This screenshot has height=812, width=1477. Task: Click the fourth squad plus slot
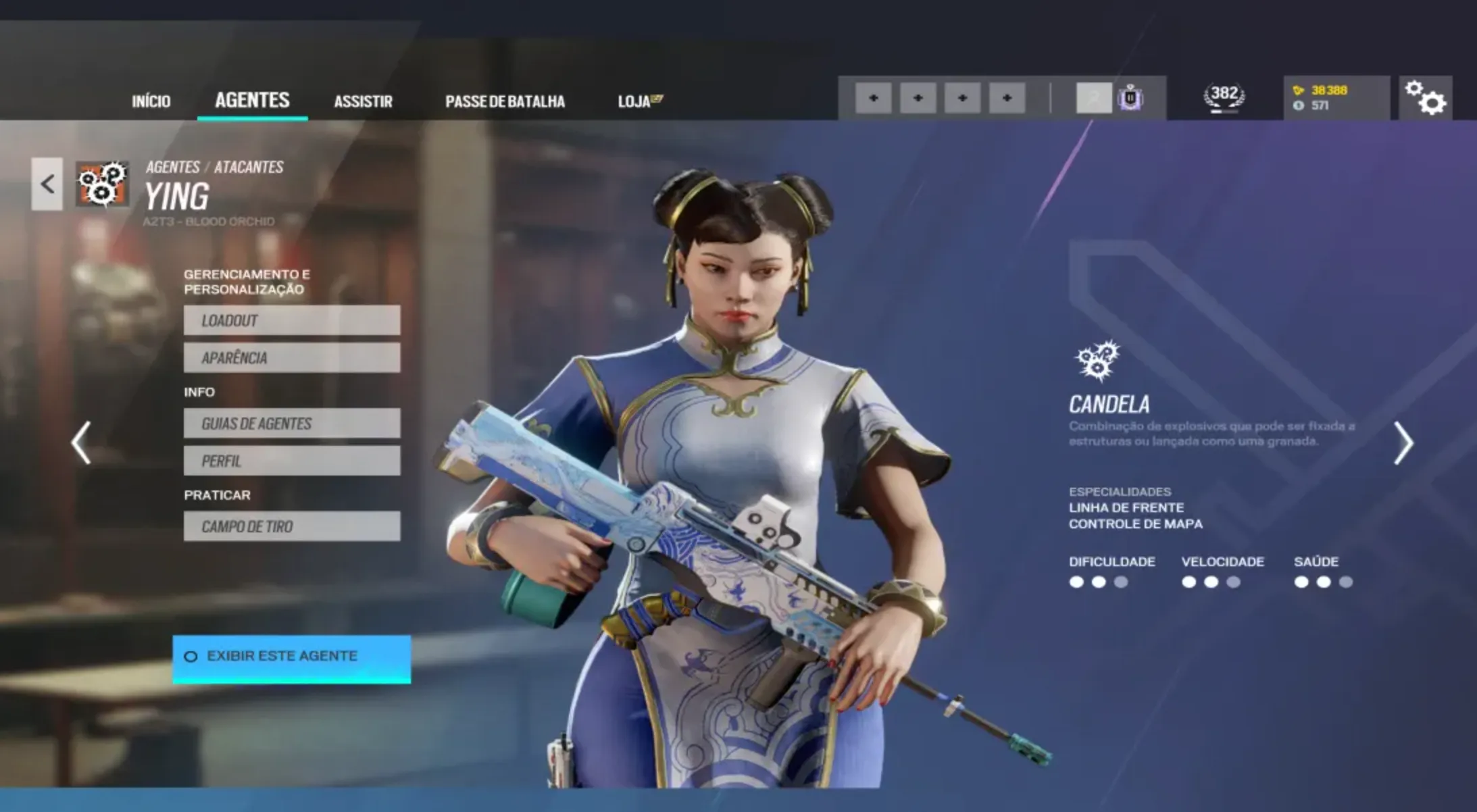click(1007, 97)
